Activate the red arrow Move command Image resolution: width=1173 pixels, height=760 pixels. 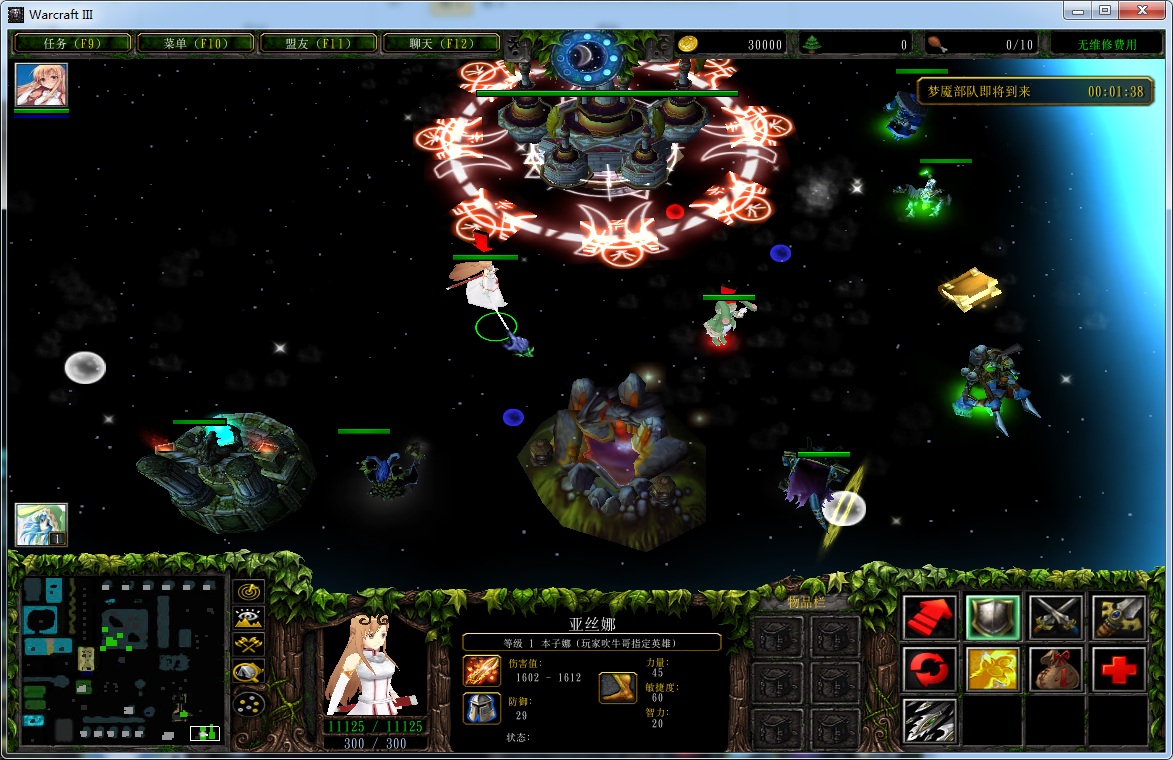[929, 617]
